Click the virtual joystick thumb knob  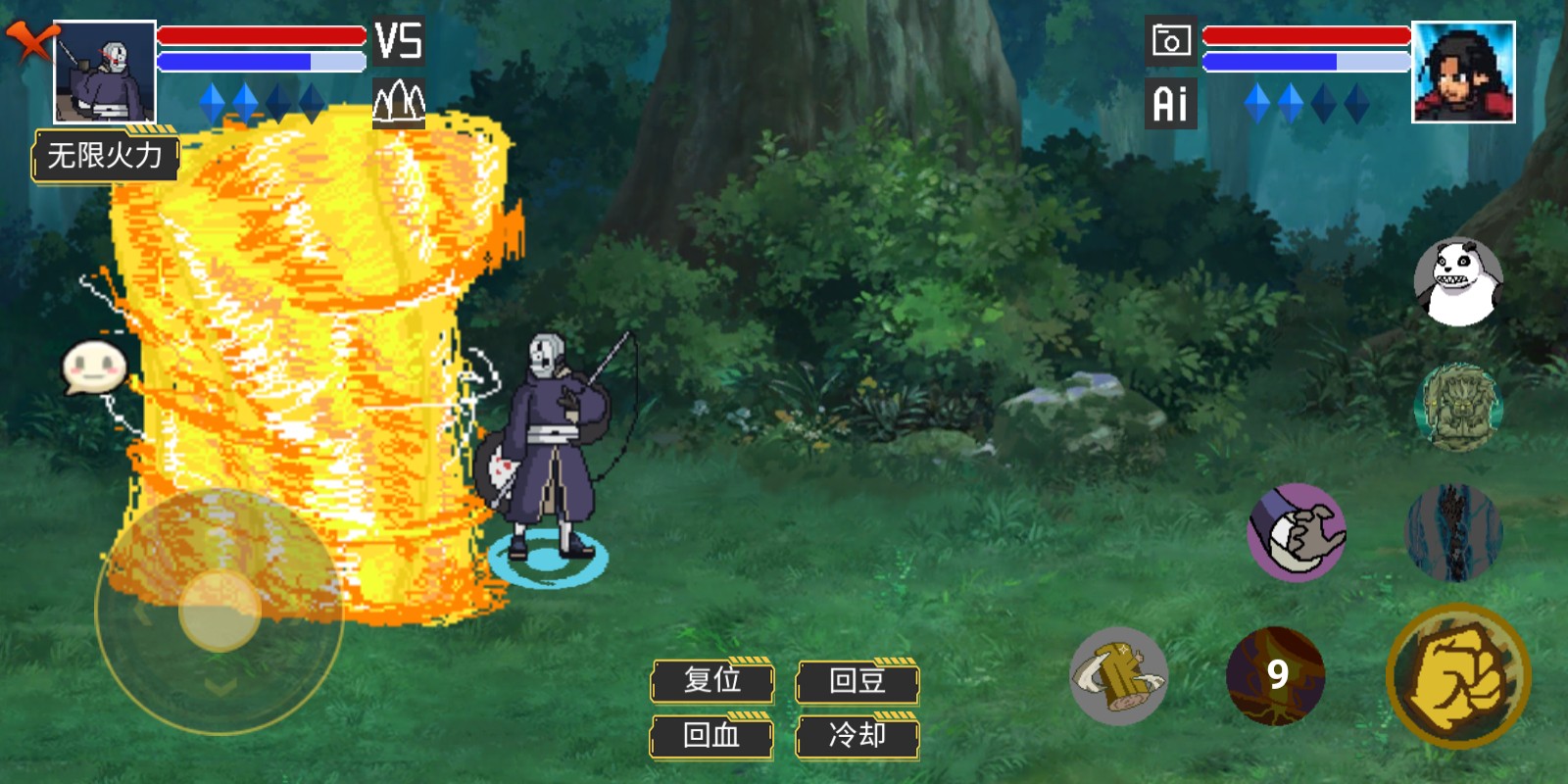point(220,611)
